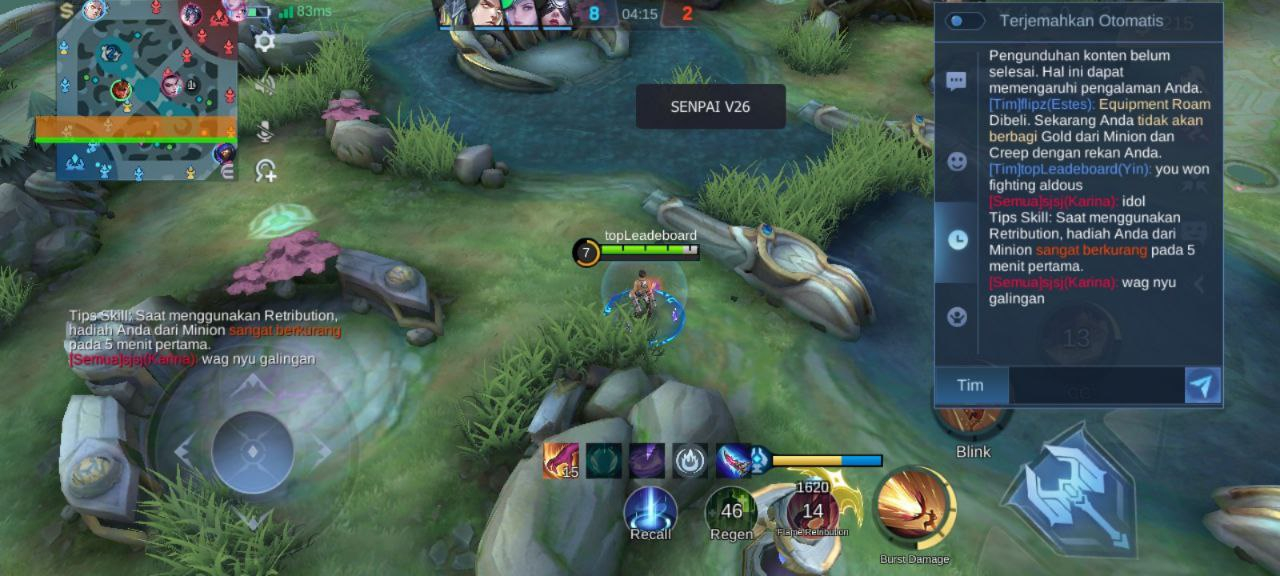
Task: Activate the Recall spell
Action: (650, 511)
